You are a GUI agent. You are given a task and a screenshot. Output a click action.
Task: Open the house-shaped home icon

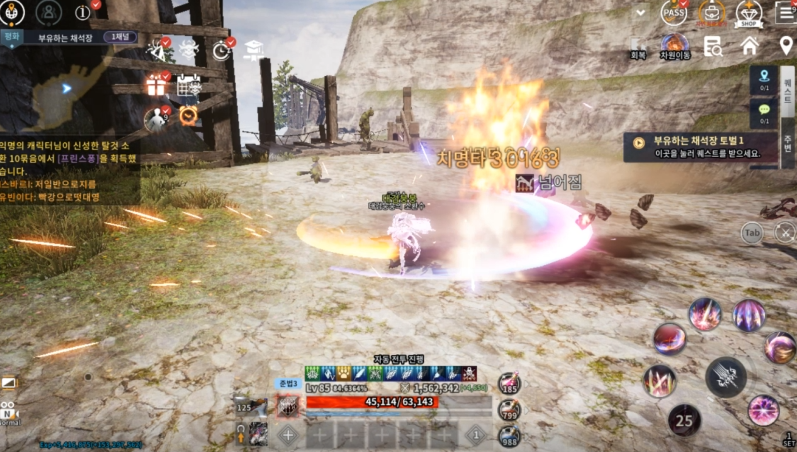pos(749,46)
